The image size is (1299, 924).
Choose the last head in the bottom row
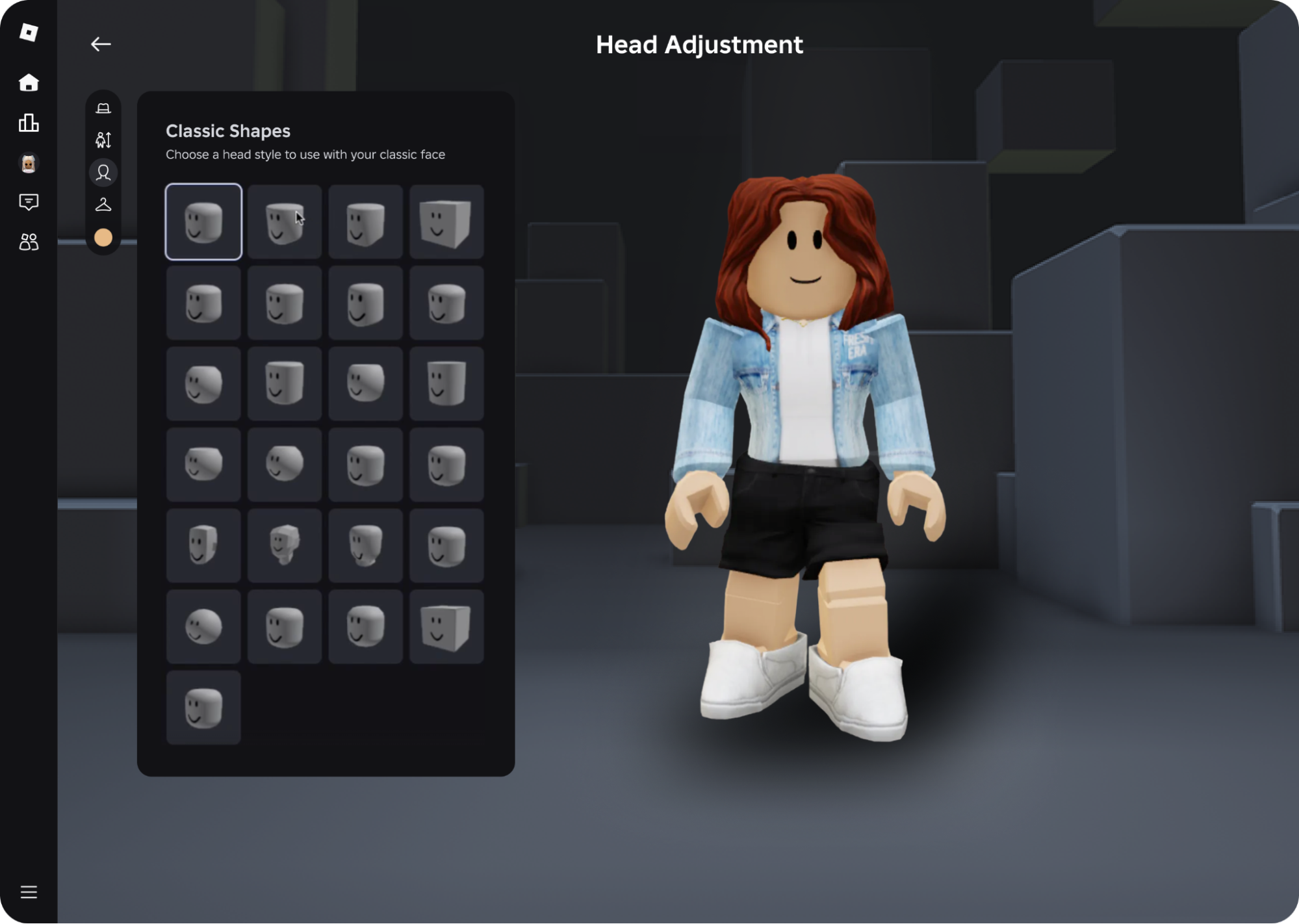point(203,708)
